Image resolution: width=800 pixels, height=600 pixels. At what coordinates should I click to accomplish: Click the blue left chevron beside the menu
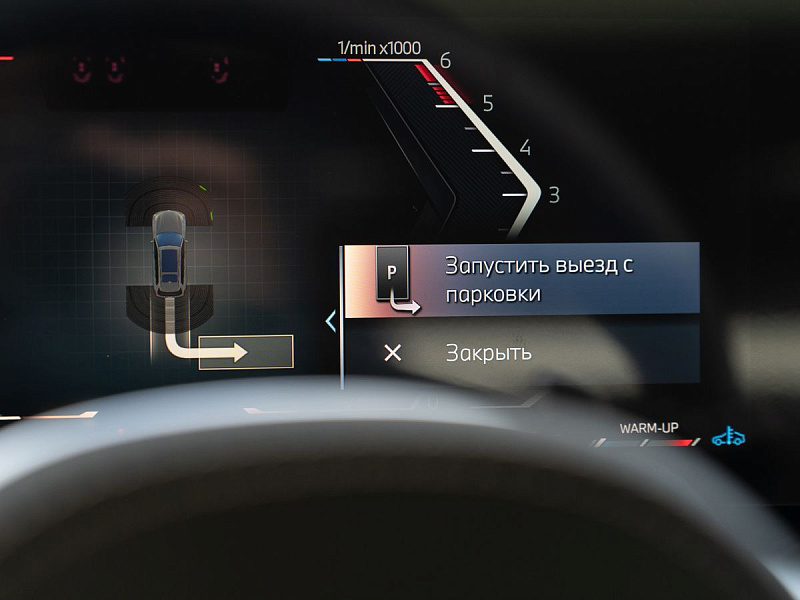[331, 321]
